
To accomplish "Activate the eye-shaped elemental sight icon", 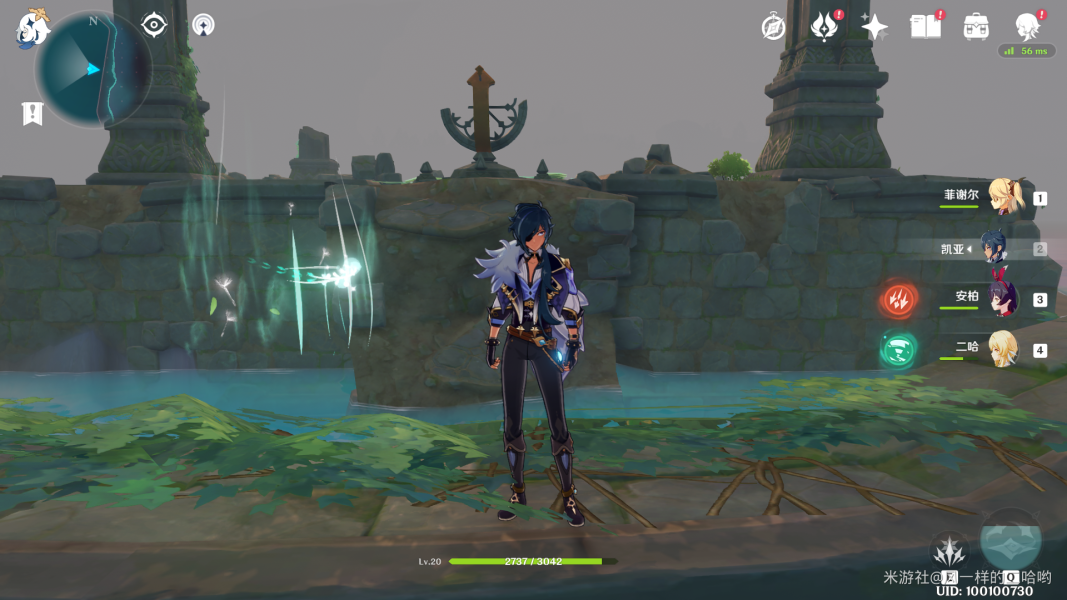I will pyautogui.click(x=154, y=24).
